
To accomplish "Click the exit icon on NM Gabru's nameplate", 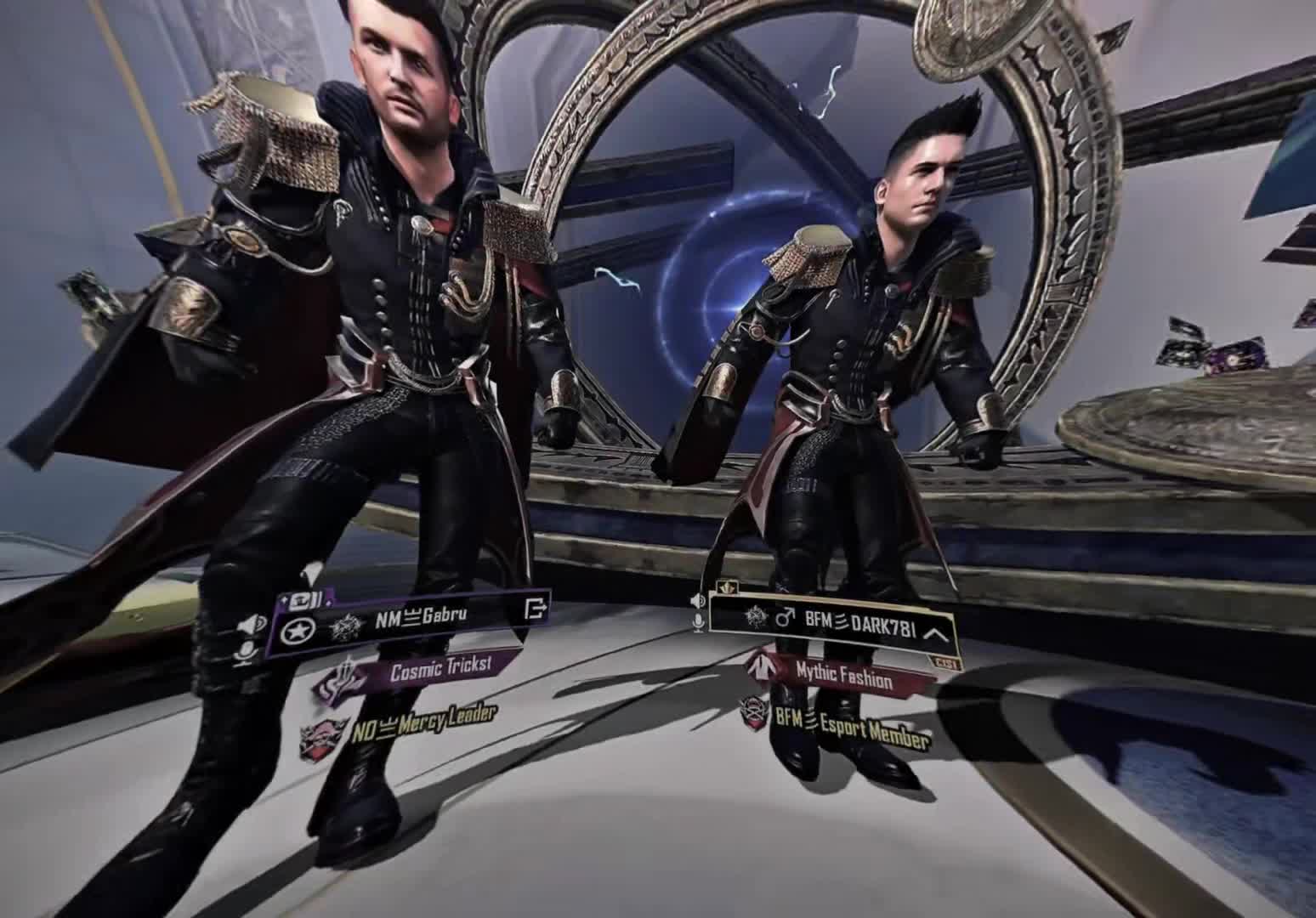I will tap(536, 609).
